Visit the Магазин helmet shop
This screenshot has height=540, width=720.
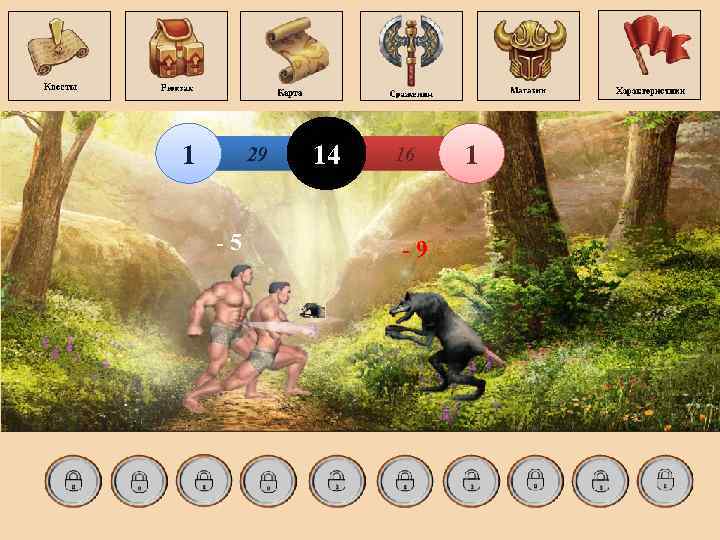(x=527, y=55)
